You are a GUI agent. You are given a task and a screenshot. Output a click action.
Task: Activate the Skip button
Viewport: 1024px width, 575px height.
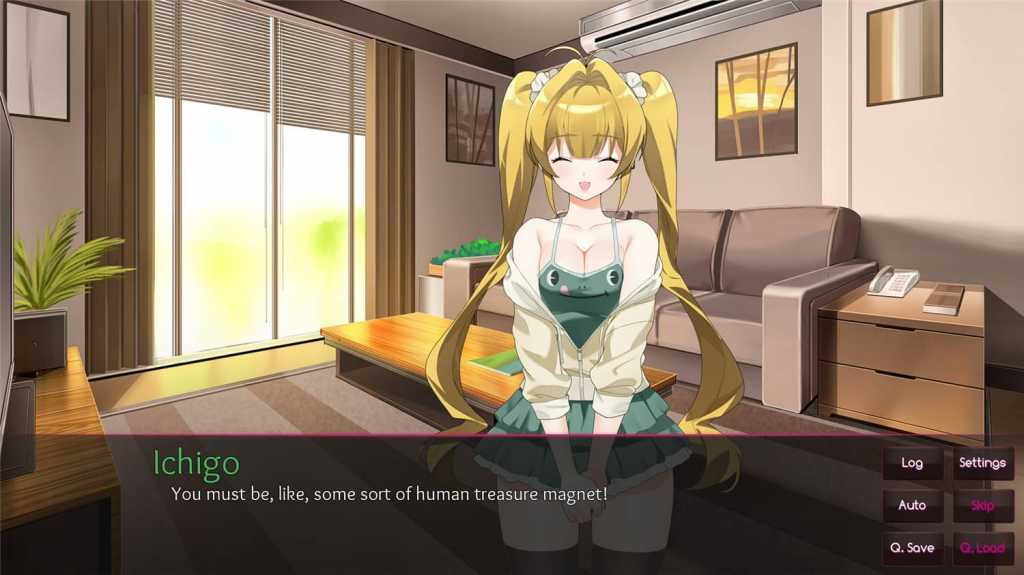pos(982,505)
